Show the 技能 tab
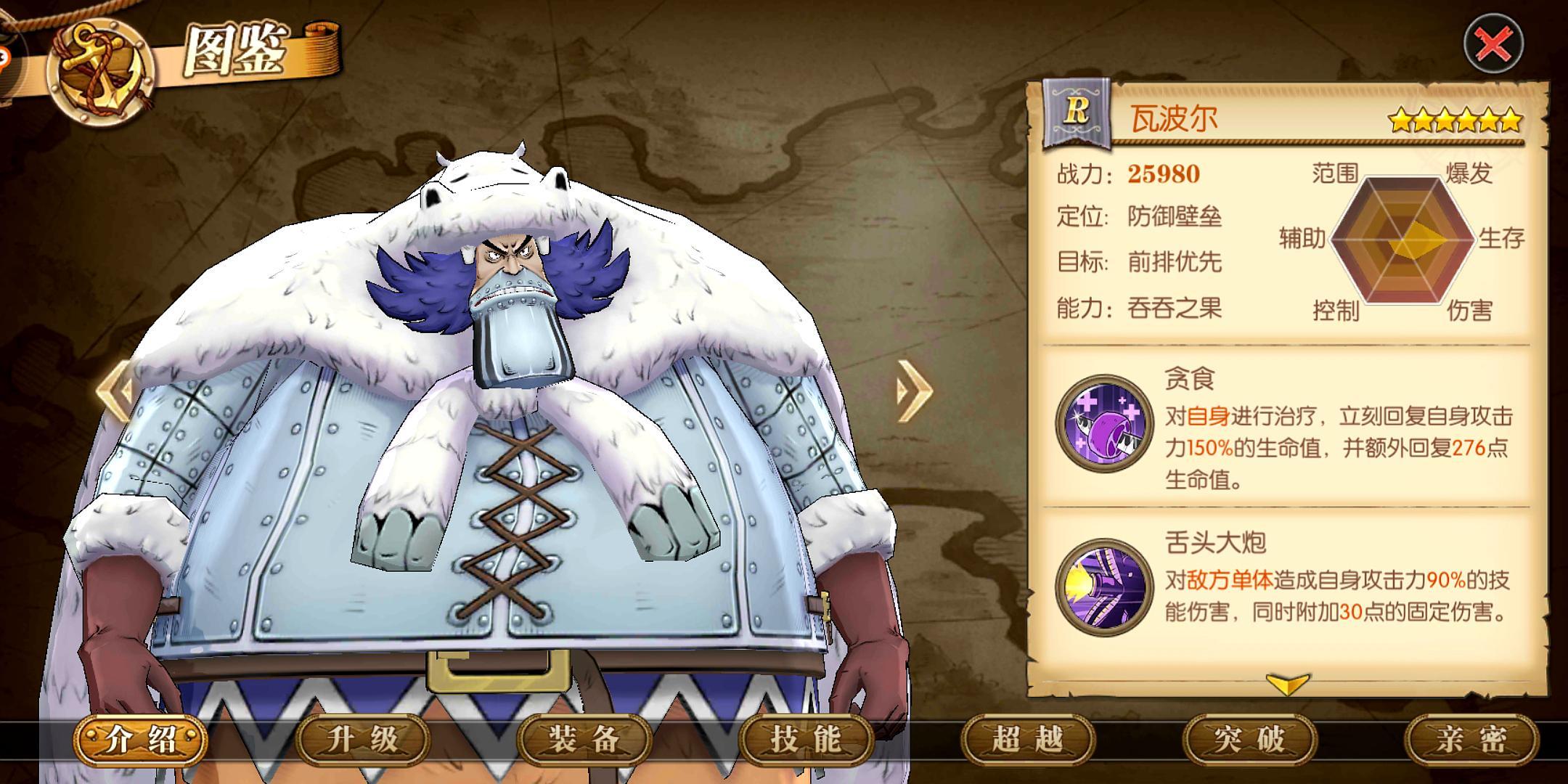1568x784 pixels. (807, 740)
